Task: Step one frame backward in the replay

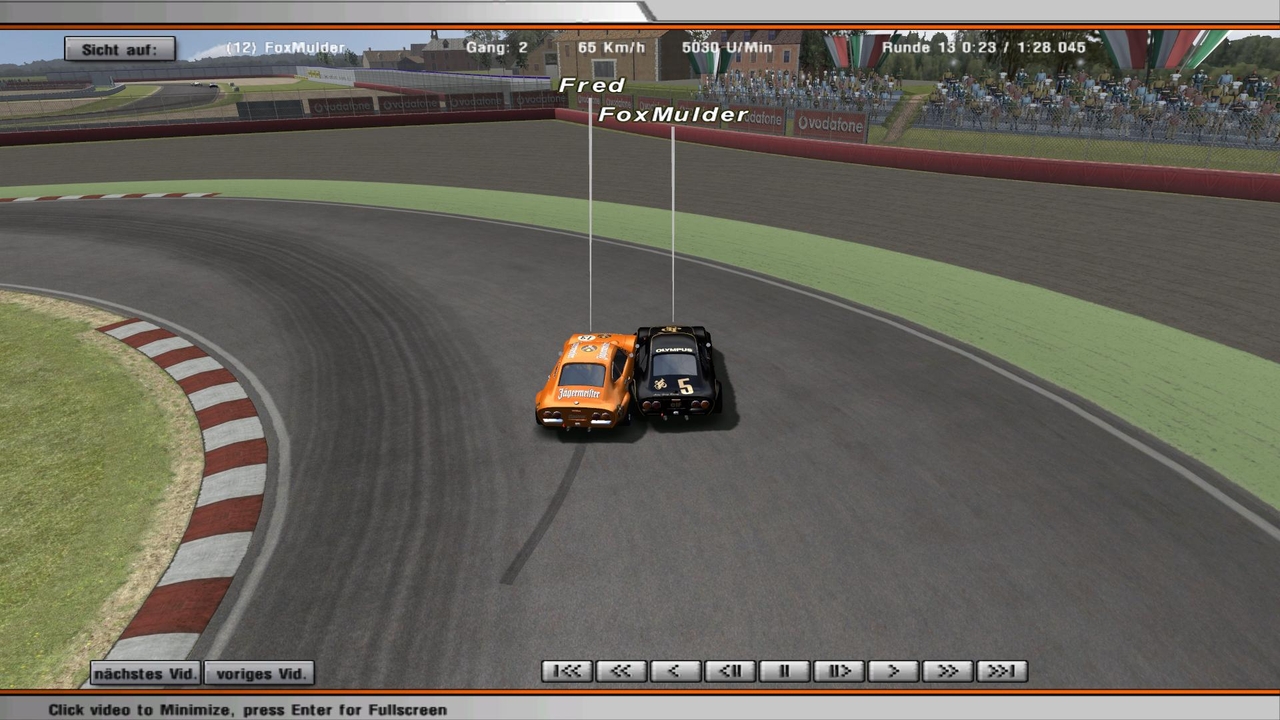Action: [730, 671]
